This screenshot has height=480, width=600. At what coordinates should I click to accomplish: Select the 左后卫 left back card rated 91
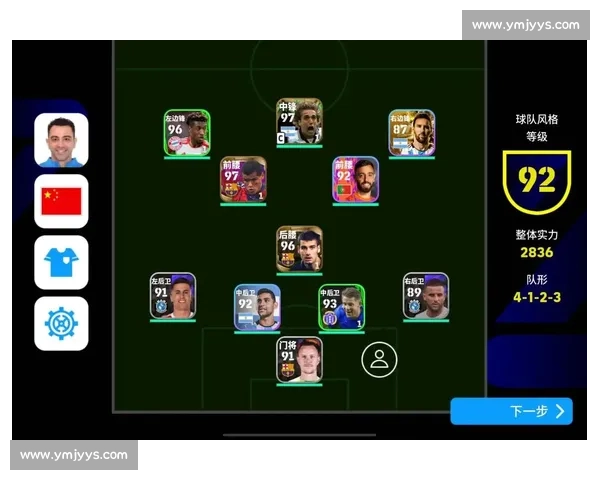coord(173,296)
